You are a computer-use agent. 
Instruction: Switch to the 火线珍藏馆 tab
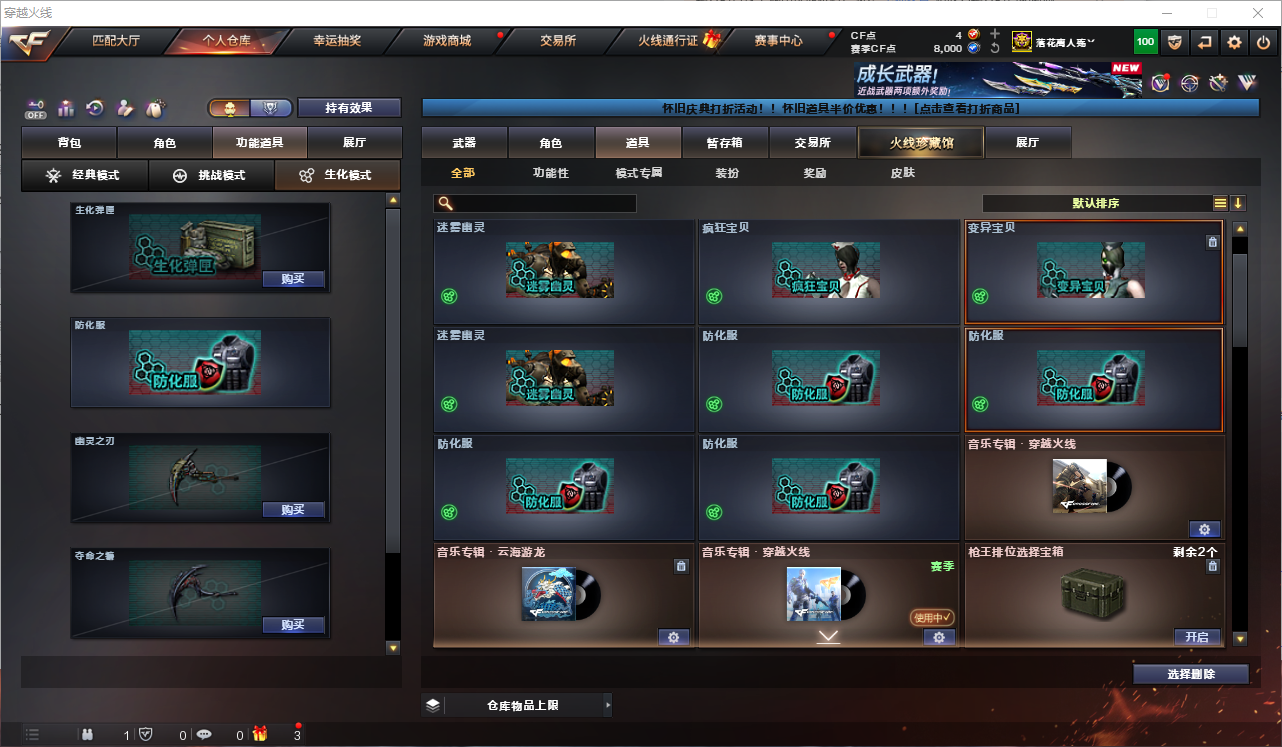coord(919,142)
